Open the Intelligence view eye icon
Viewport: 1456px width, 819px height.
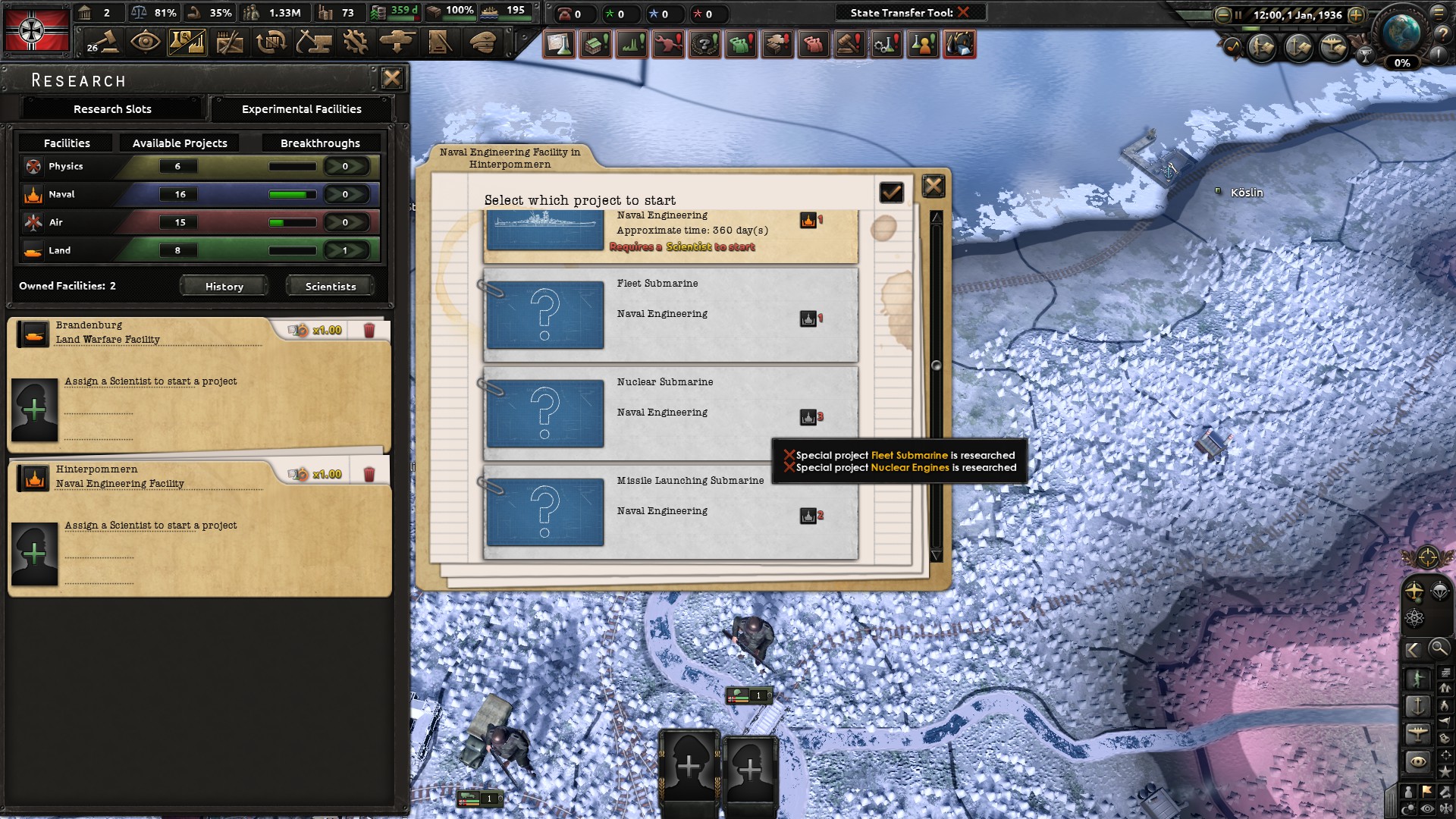[146, 43]
